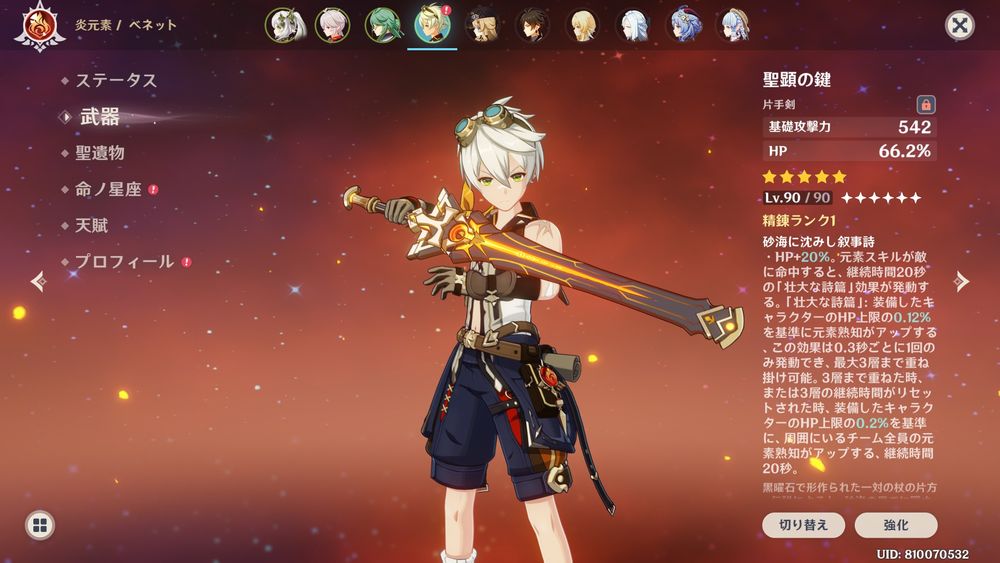Go to the 天賦 talents section
Screen dimensions: 1000x563
pos(92,225)
